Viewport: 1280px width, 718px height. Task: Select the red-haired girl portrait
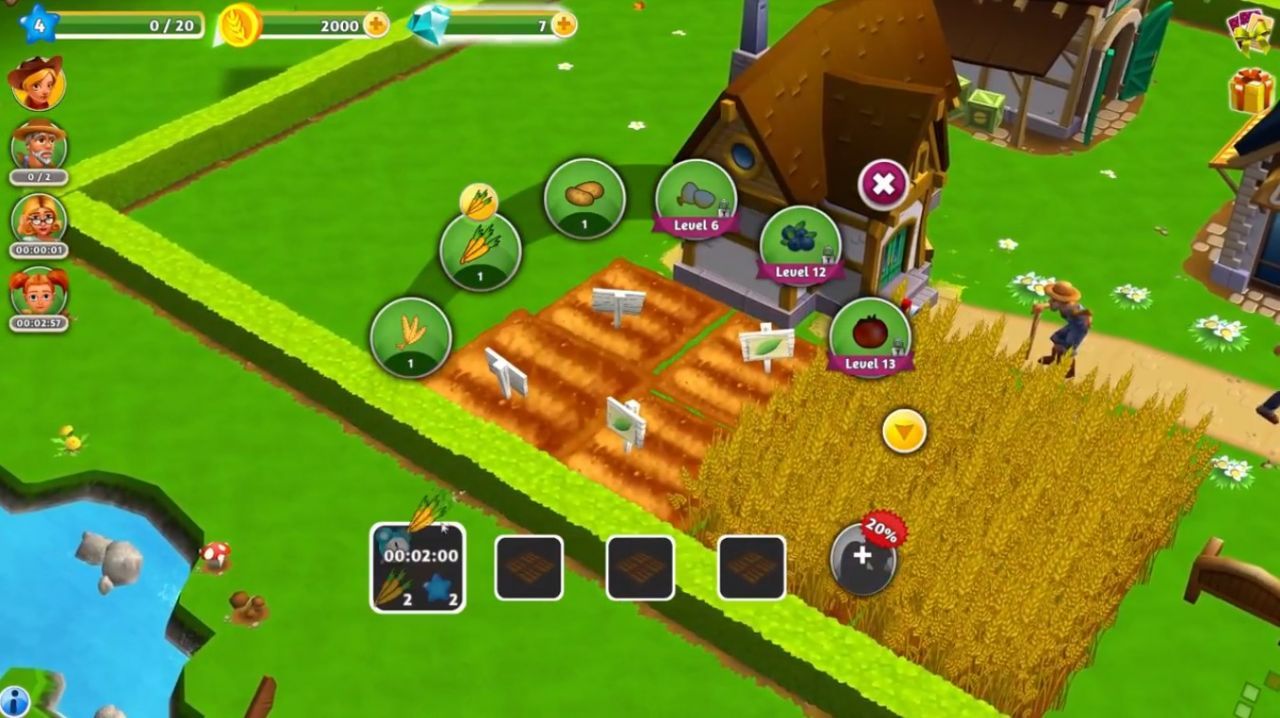39,292
